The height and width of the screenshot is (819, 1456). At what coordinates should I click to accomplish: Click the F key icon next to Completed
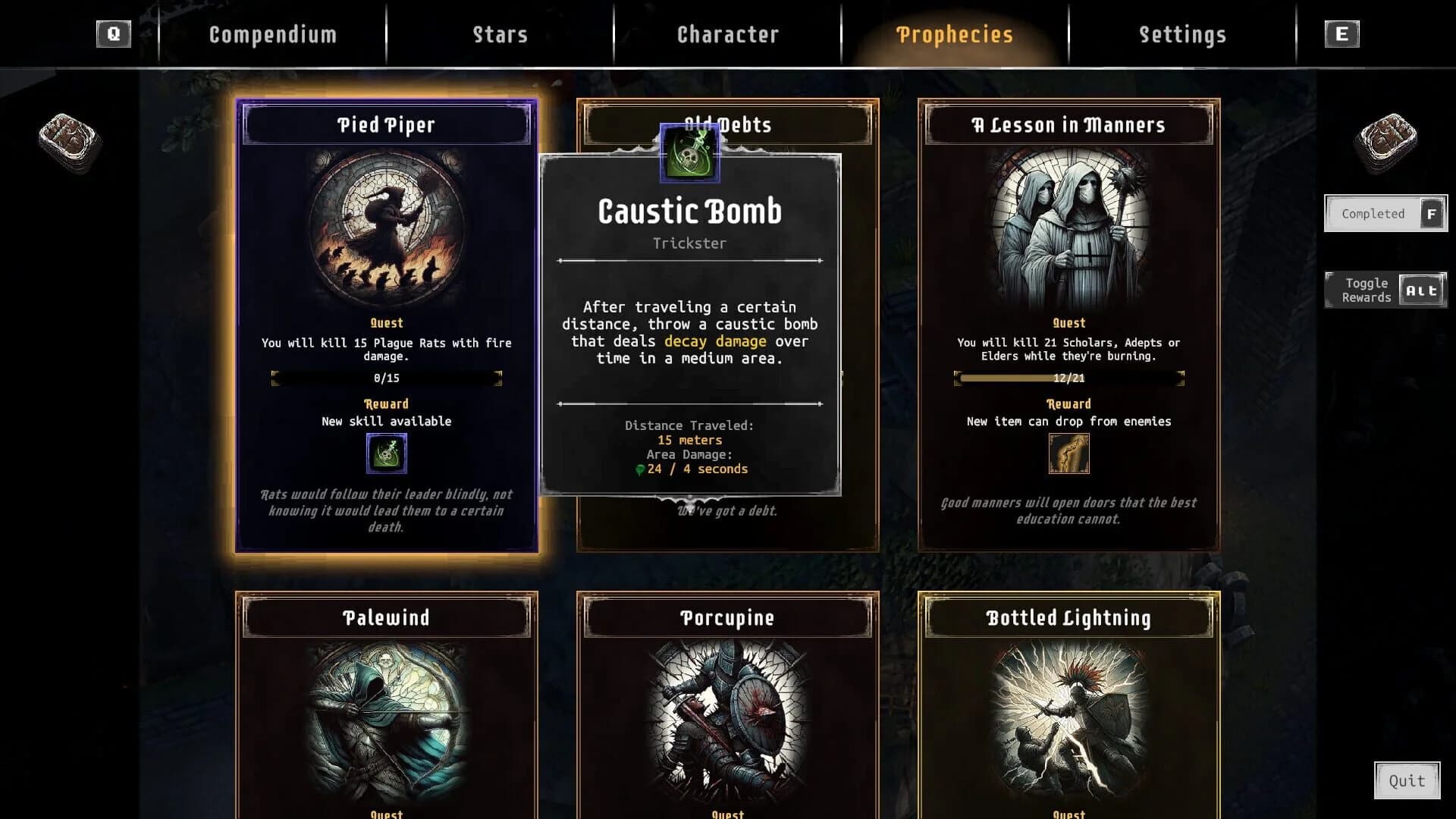[x=1431, y=214]
